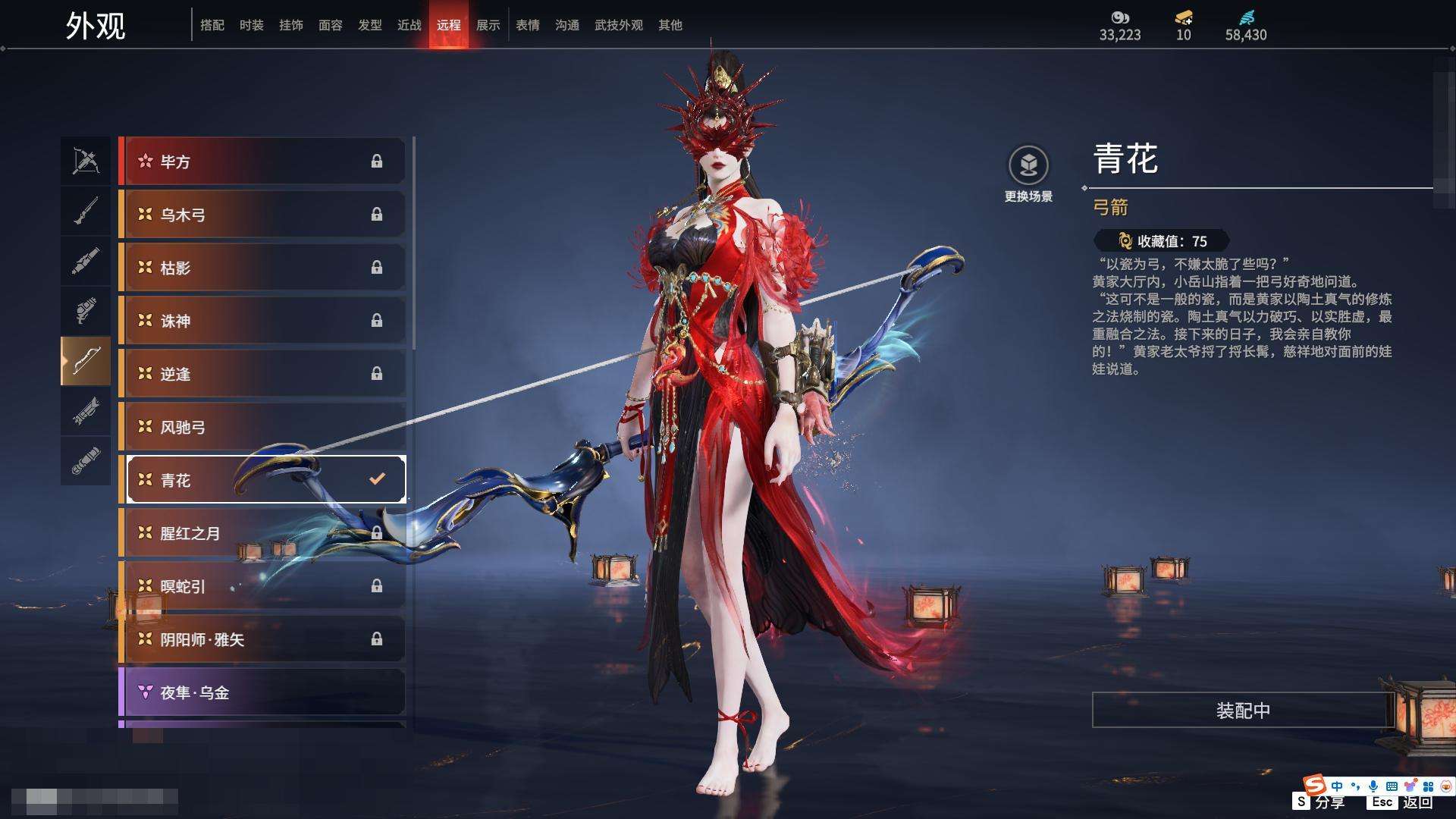Viewport: 1456px width, 819px height.
Task: Switch to the 表情 tab
Action: coord(527,25)
